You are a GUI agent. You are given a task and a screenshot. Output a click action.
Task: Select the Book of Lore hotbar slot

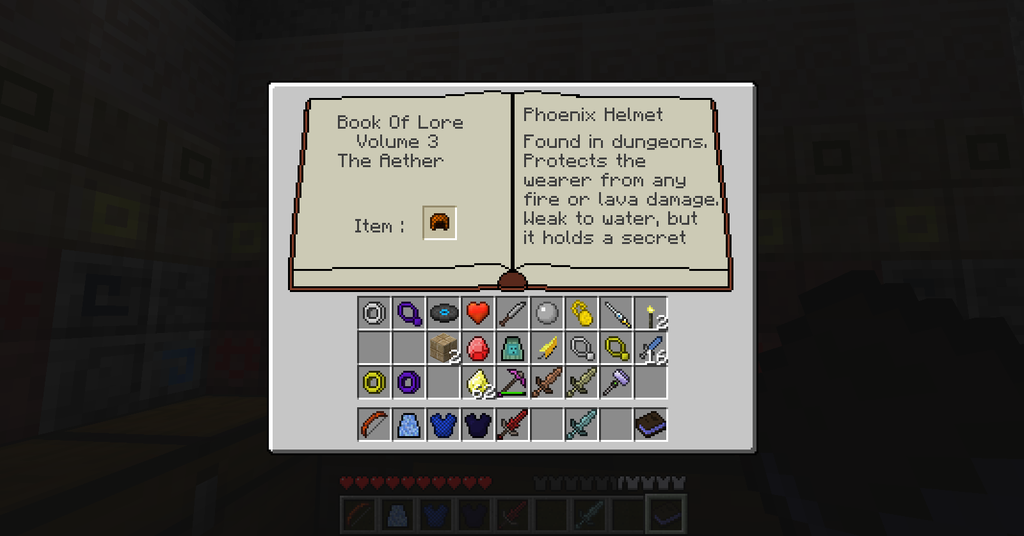[x=651, y=424]
